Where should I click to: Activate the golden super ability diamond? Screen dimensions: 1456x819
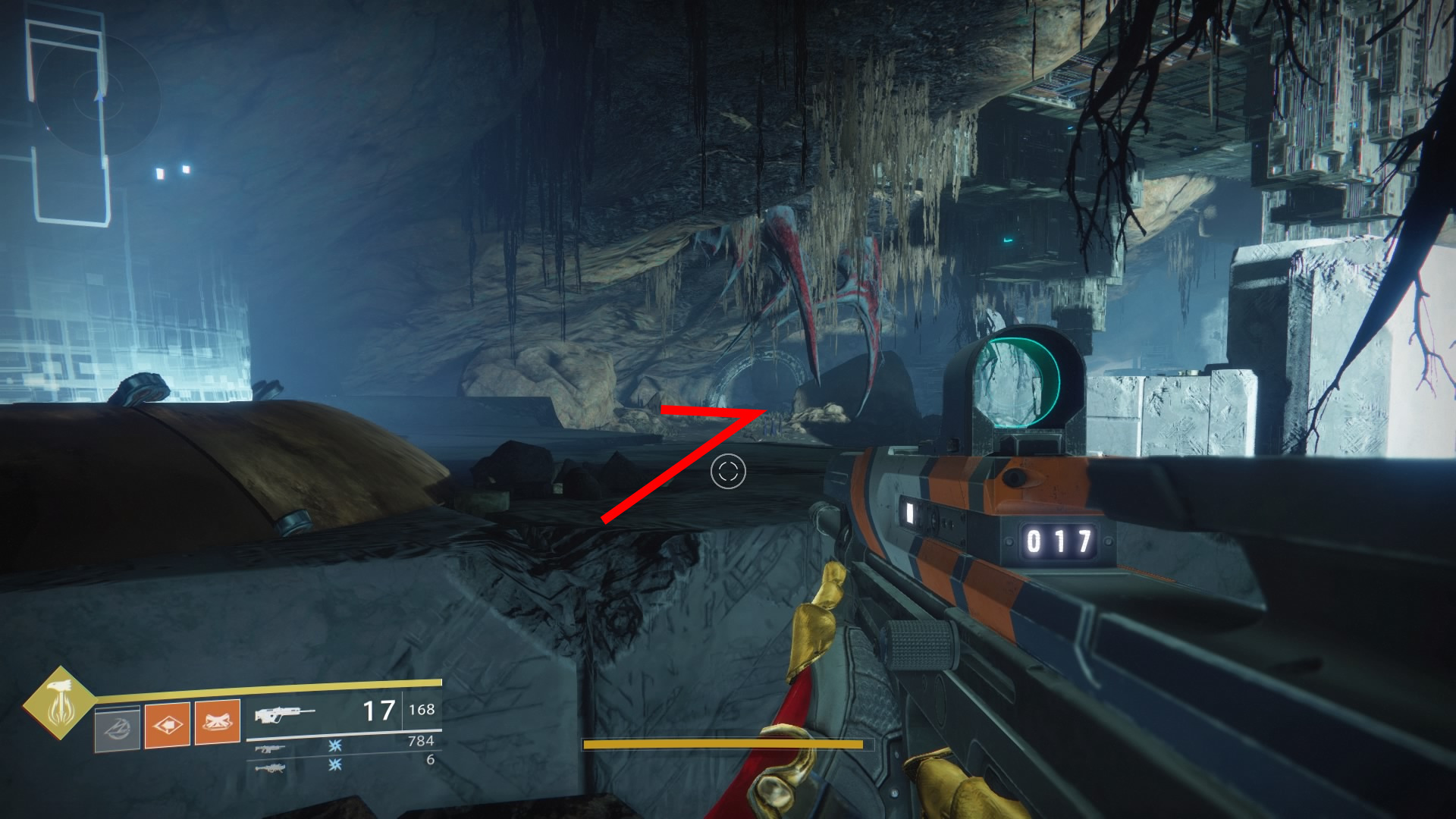pos(60,704)
